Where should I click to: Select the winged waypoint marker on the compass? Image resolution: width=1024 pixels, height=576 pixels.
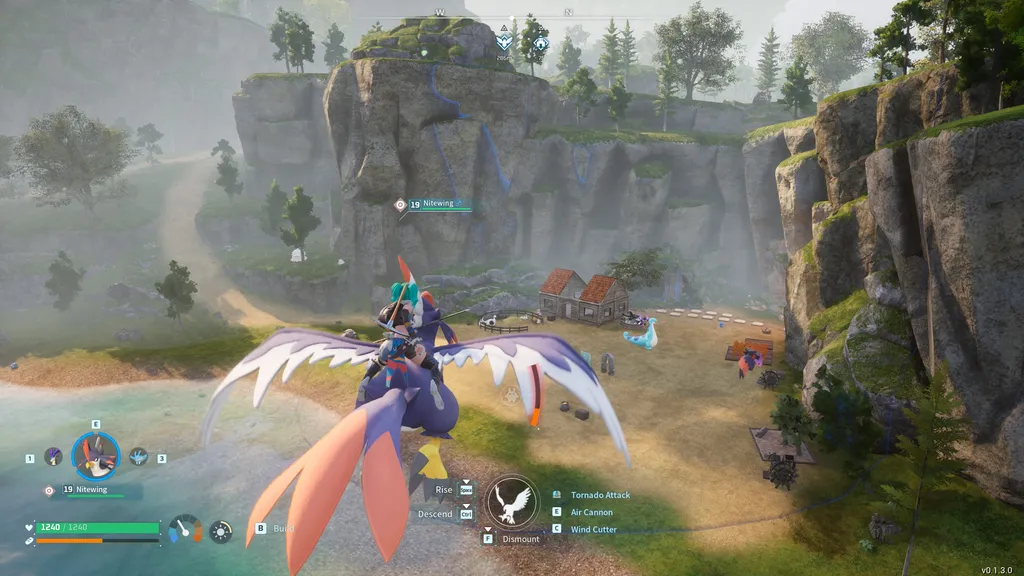click(506, 42)
